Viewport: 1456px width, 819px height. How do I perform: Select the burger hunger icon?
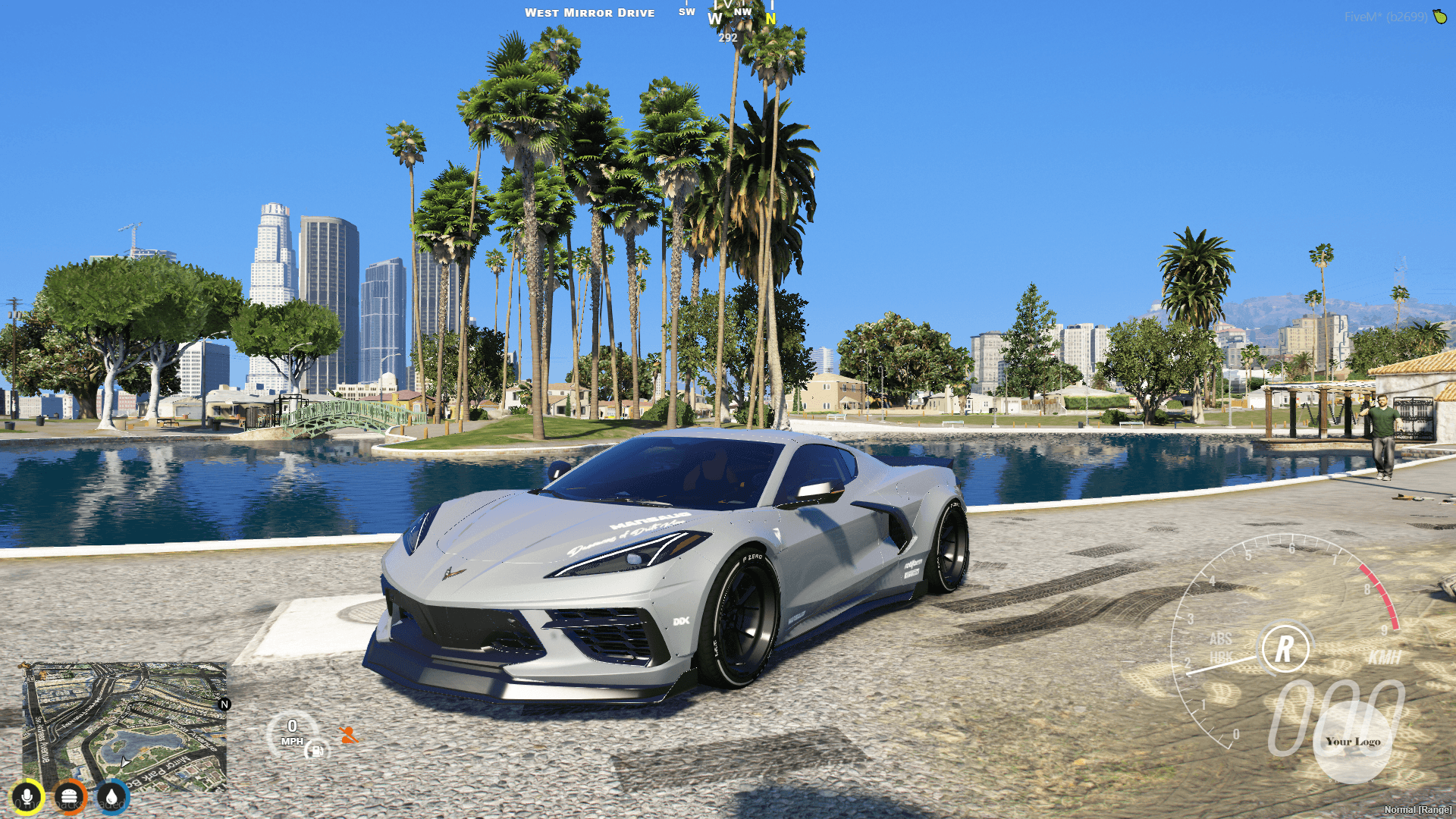click(x=69, y=795)
